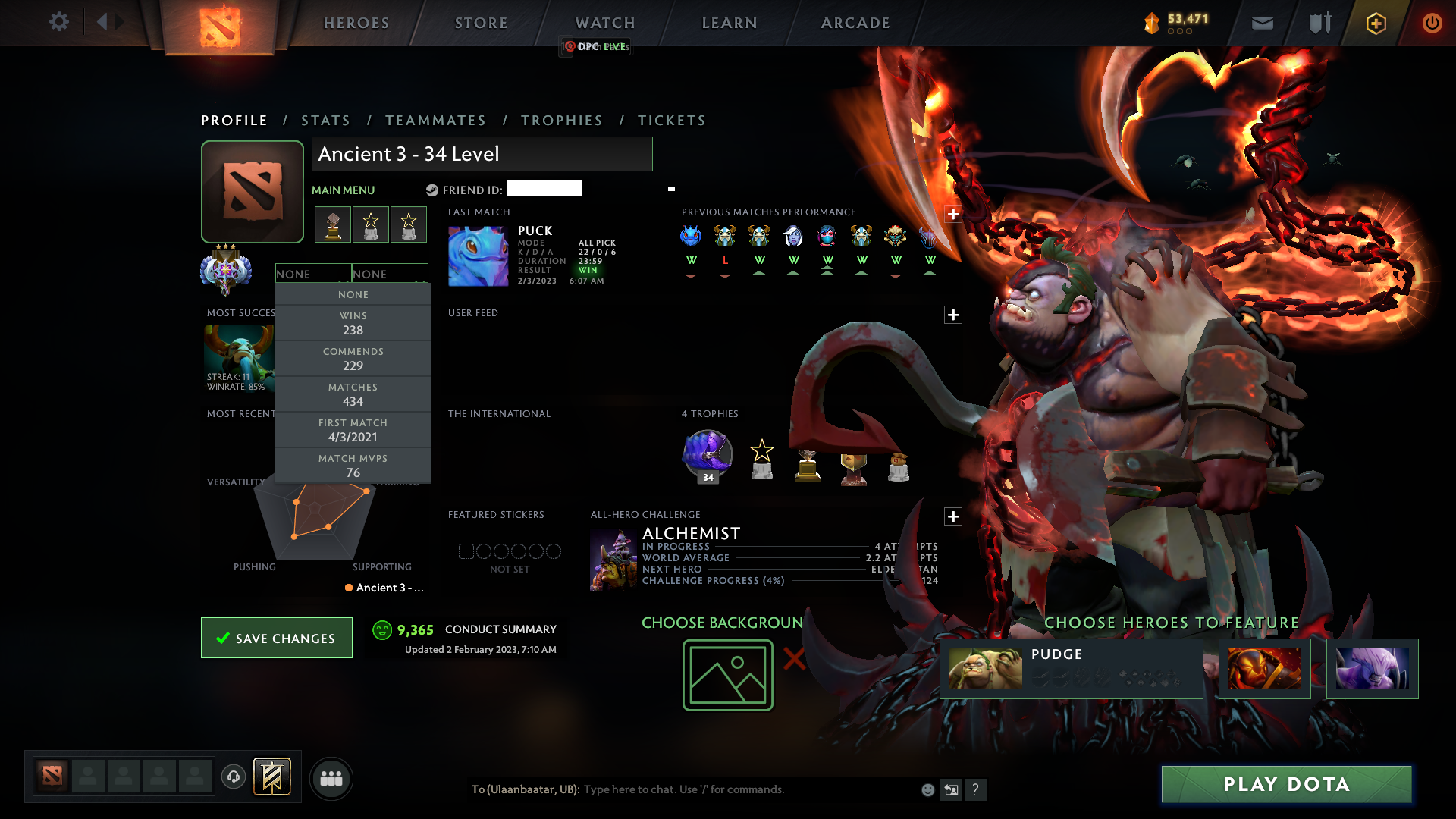Open the settings gear icon

(x=59, y=22)
